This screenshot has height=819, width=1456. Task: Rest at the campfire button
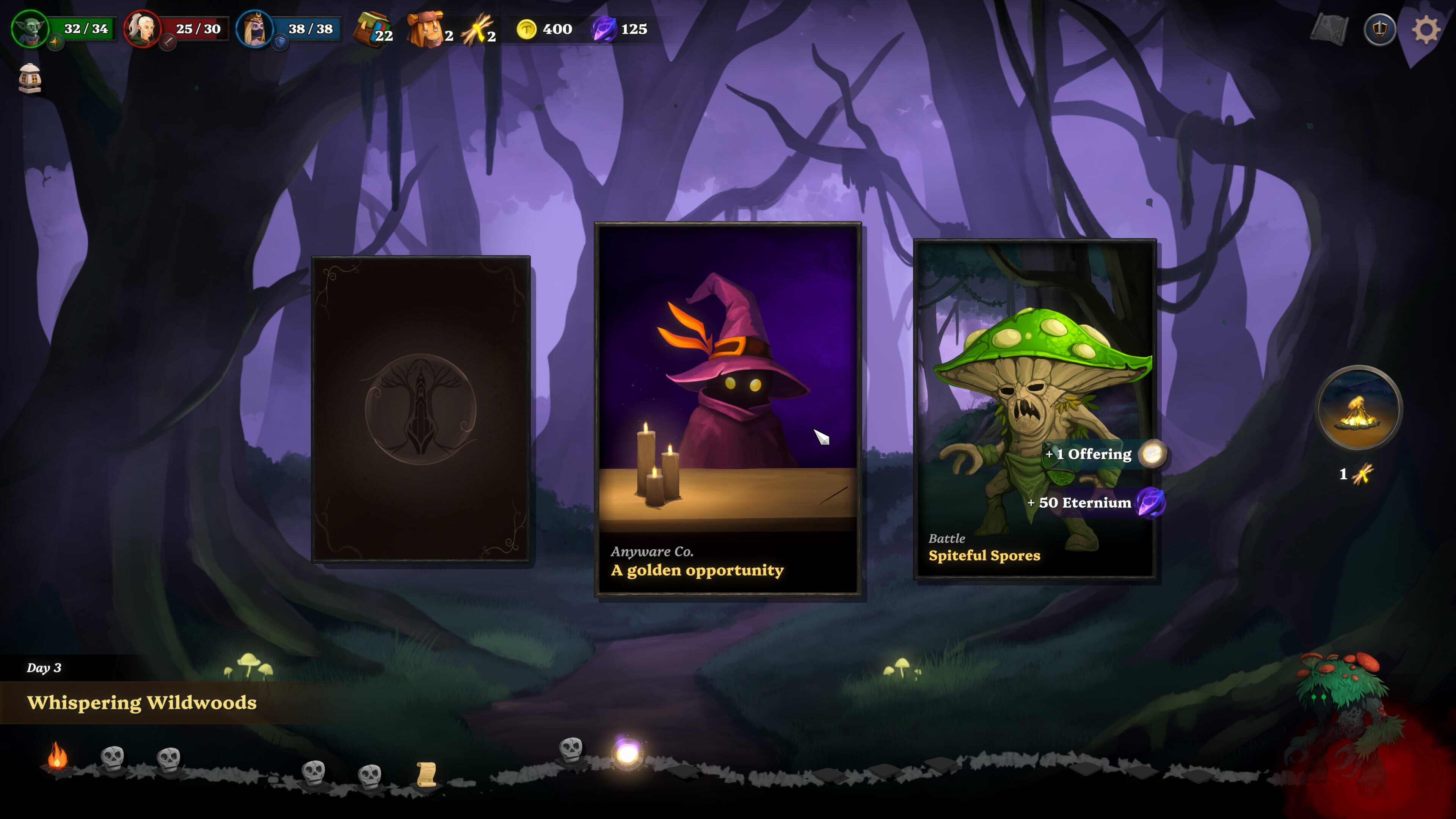pyautogui.click(x=1359, y=408)
